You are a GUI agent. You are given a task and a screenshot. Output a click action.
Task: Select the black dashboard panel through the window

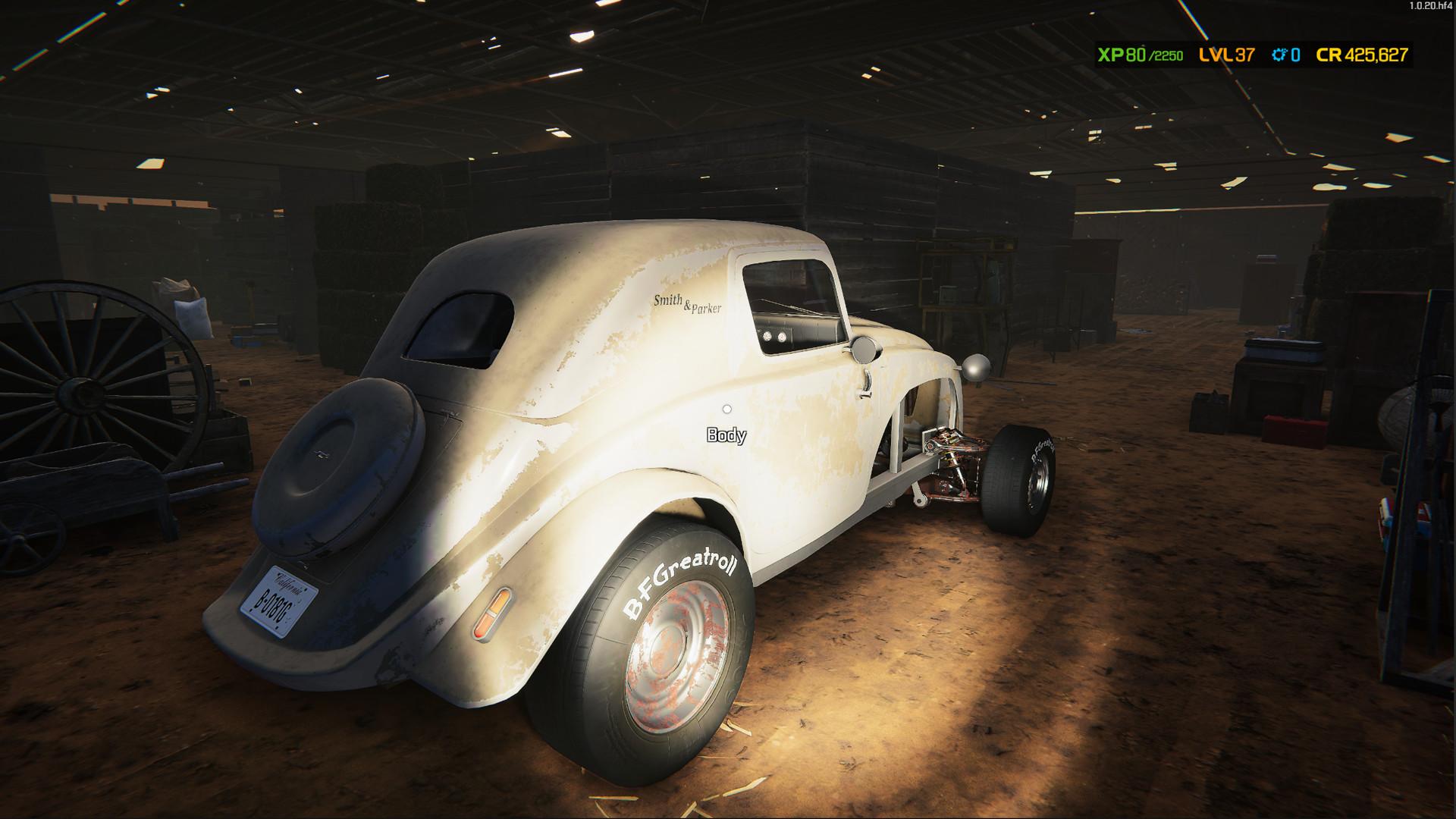pos(789,334)
